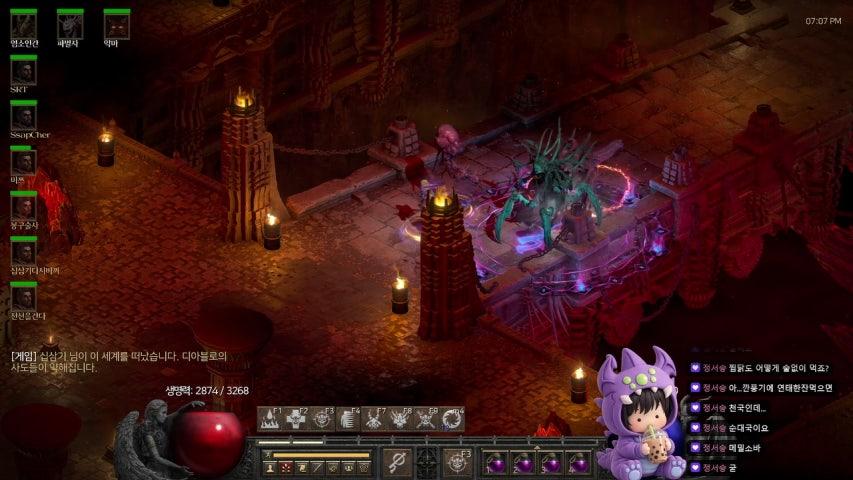
Task: Activate the F2 cross skill icon
Action: click(x=296, y=419)
